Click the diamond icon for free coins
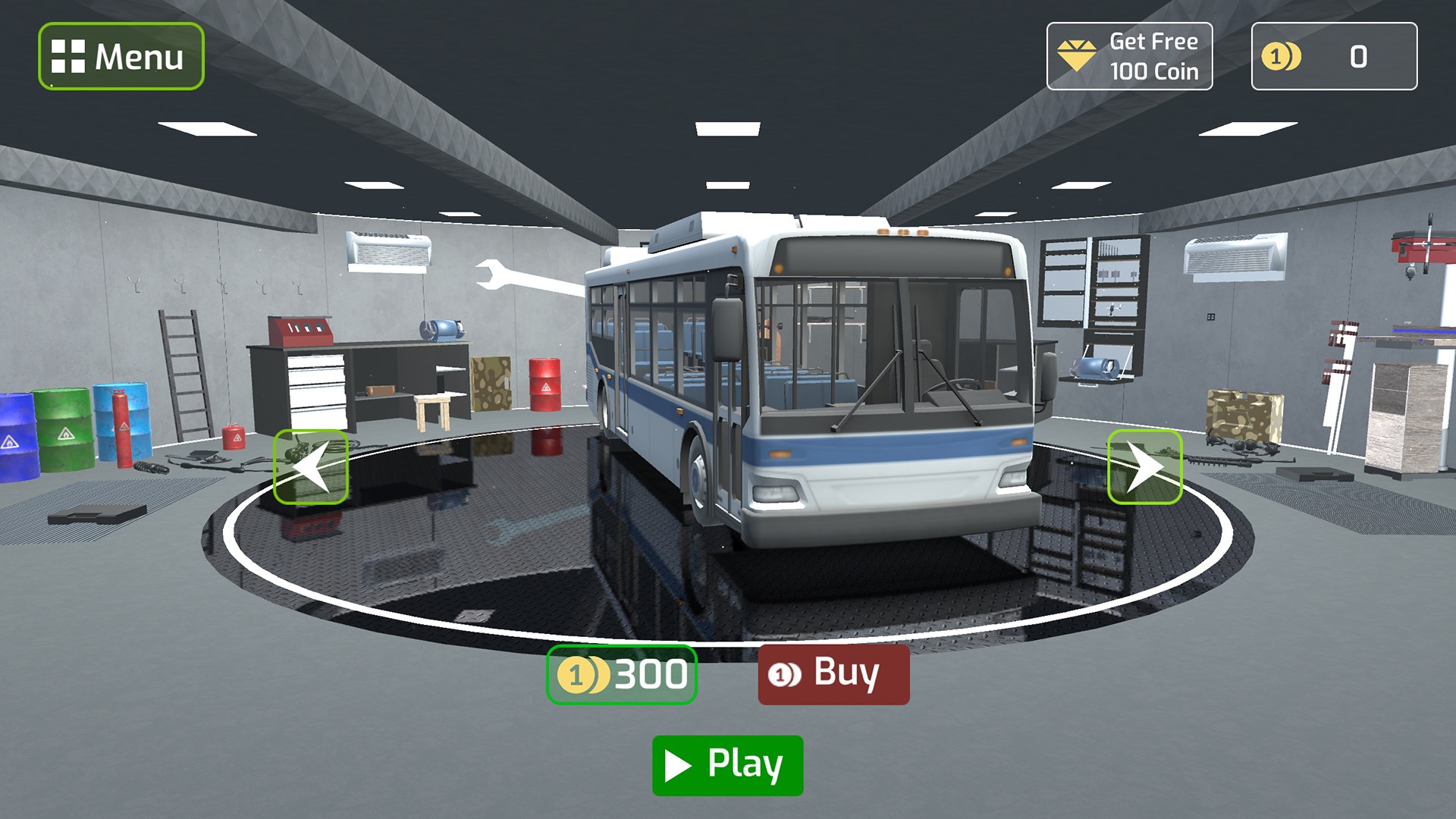 click(1078, 55)
